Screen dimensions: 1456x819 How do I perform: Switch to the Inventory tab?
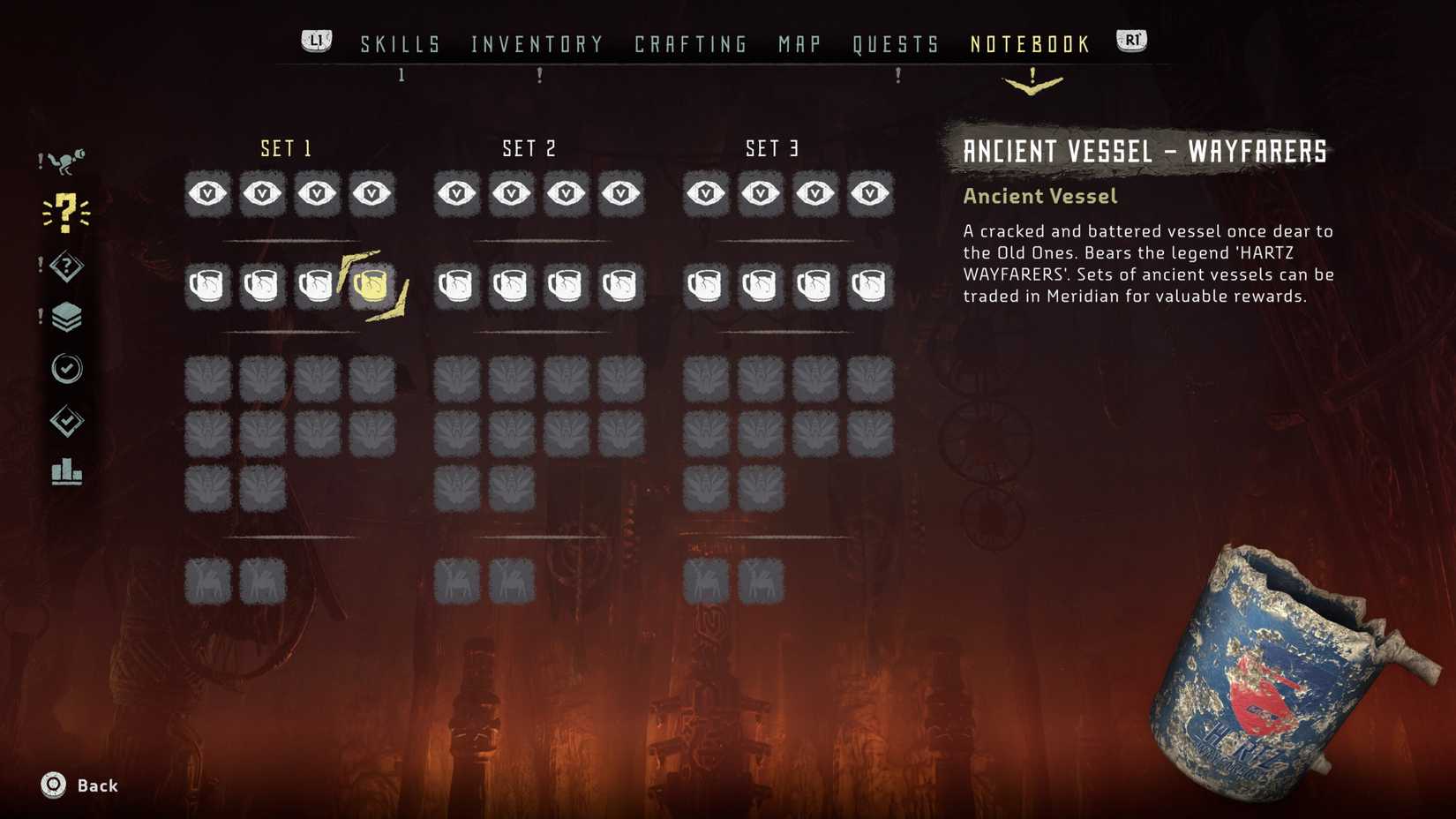click(536, 43)
